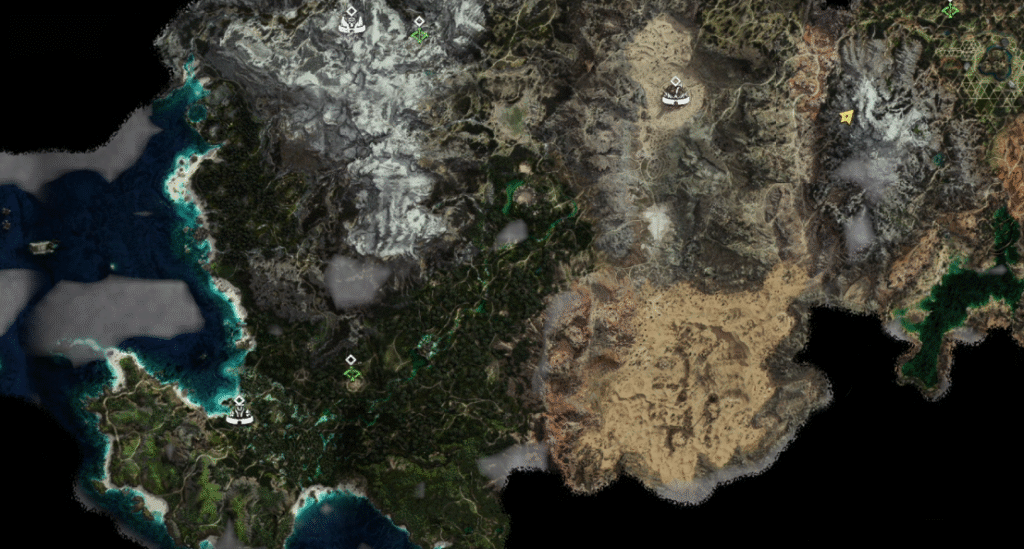
Task: Click the green marker in the dark forest
Action: pos(351,371)
